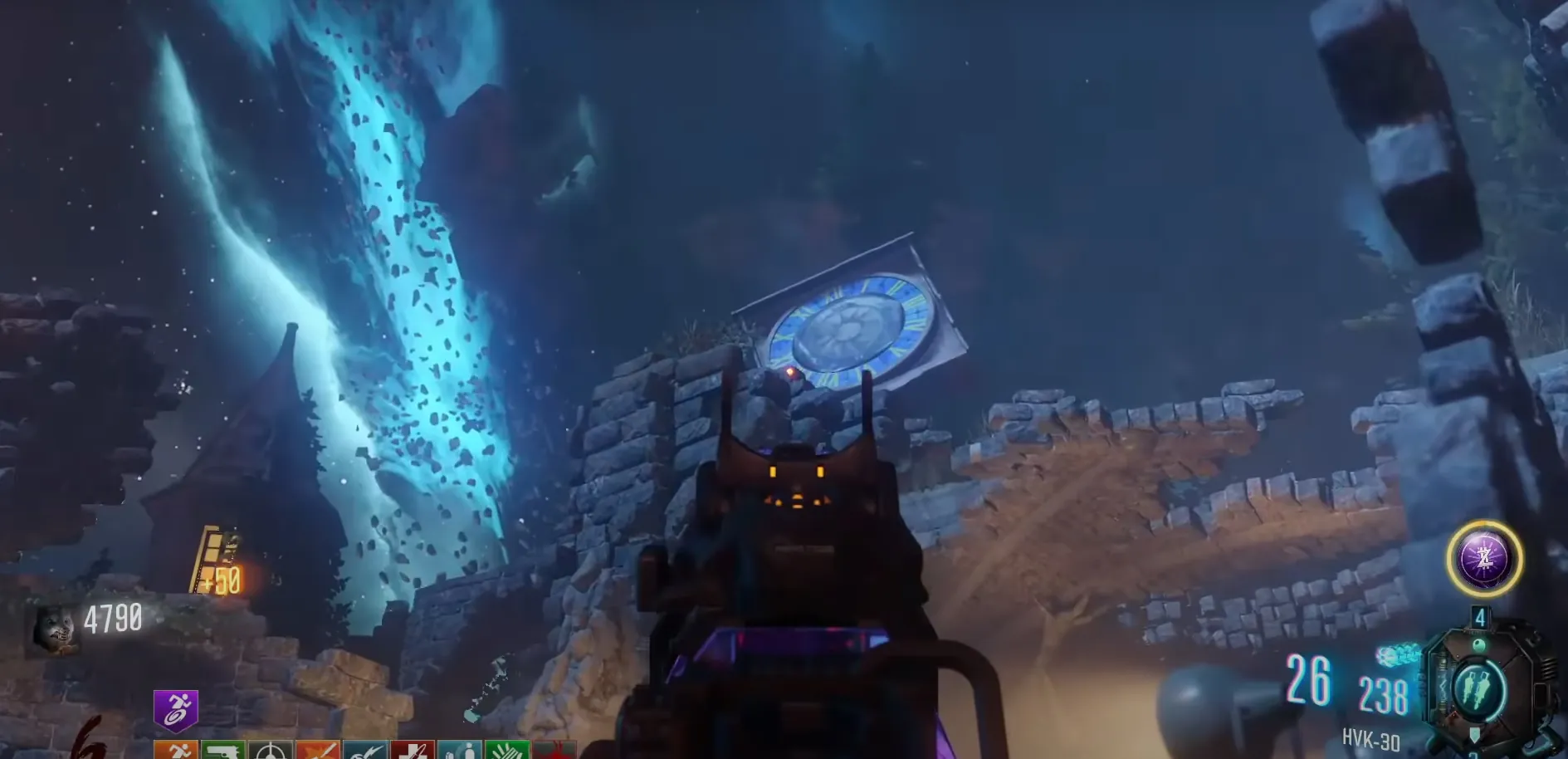
Task: Choose the green pistol perk icon
Action: [x=223, y=750]
